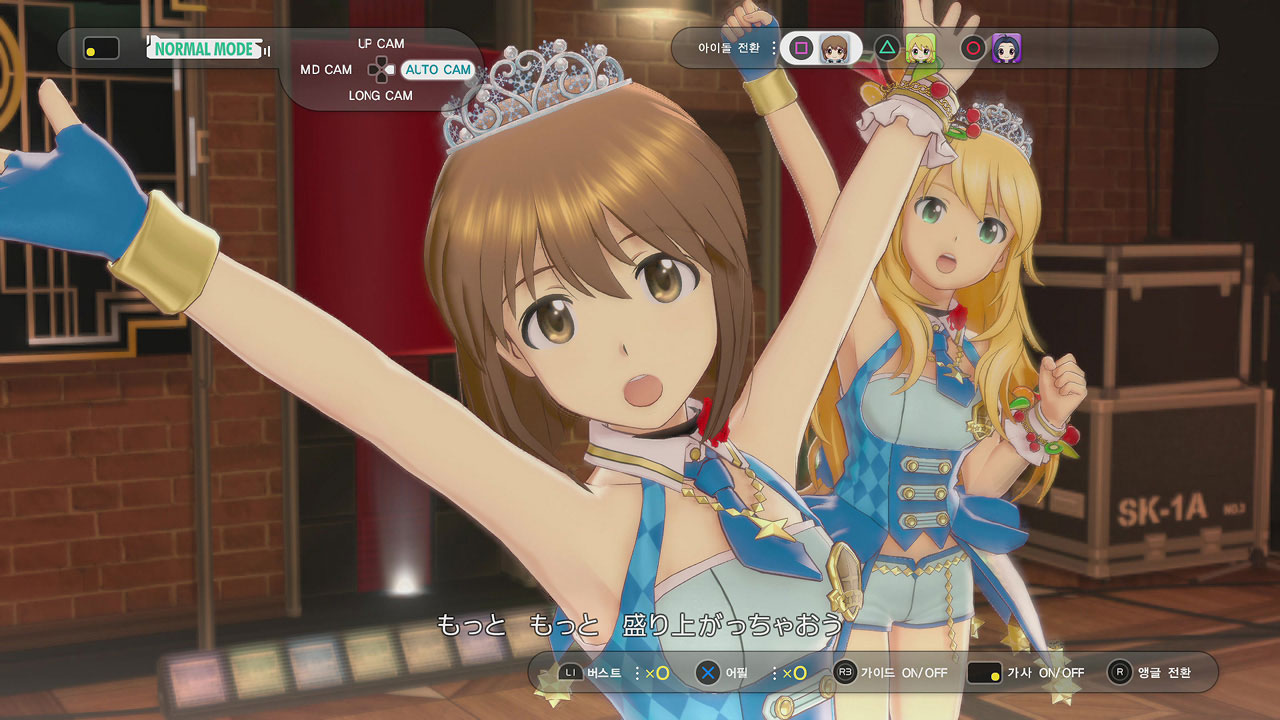Select the brown-haired idol portrait
This screenshot has width=1280, height=720.
point(834,48)
